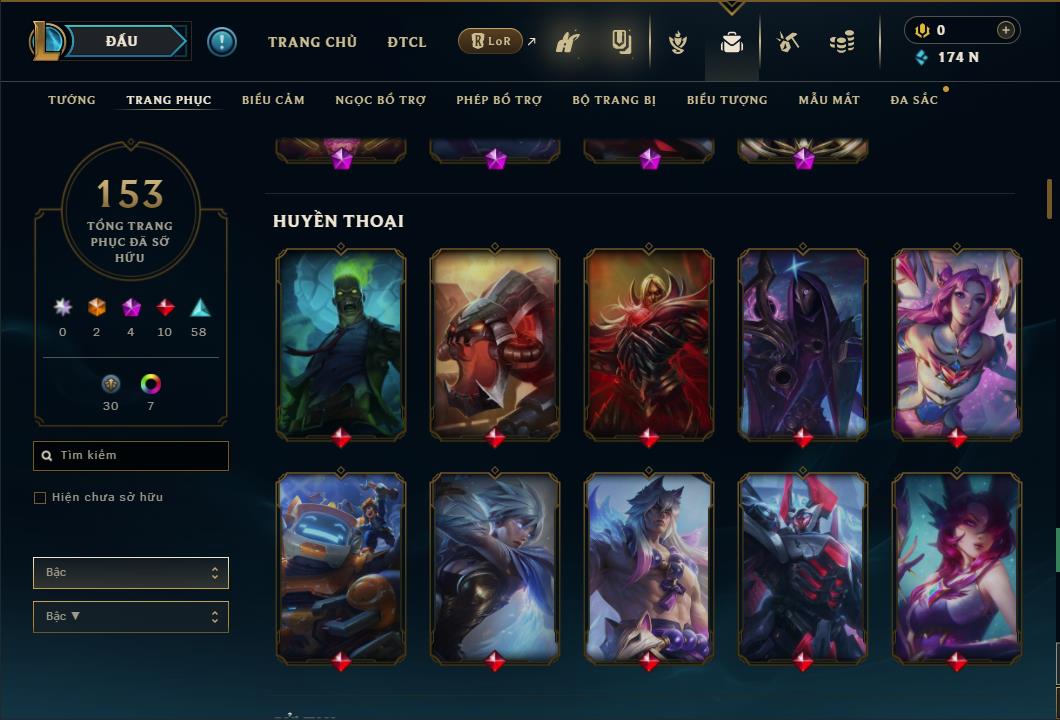Select the green-haired zombie skin card
Screen dimensions: 1060x720
click(x=341, y=342)
